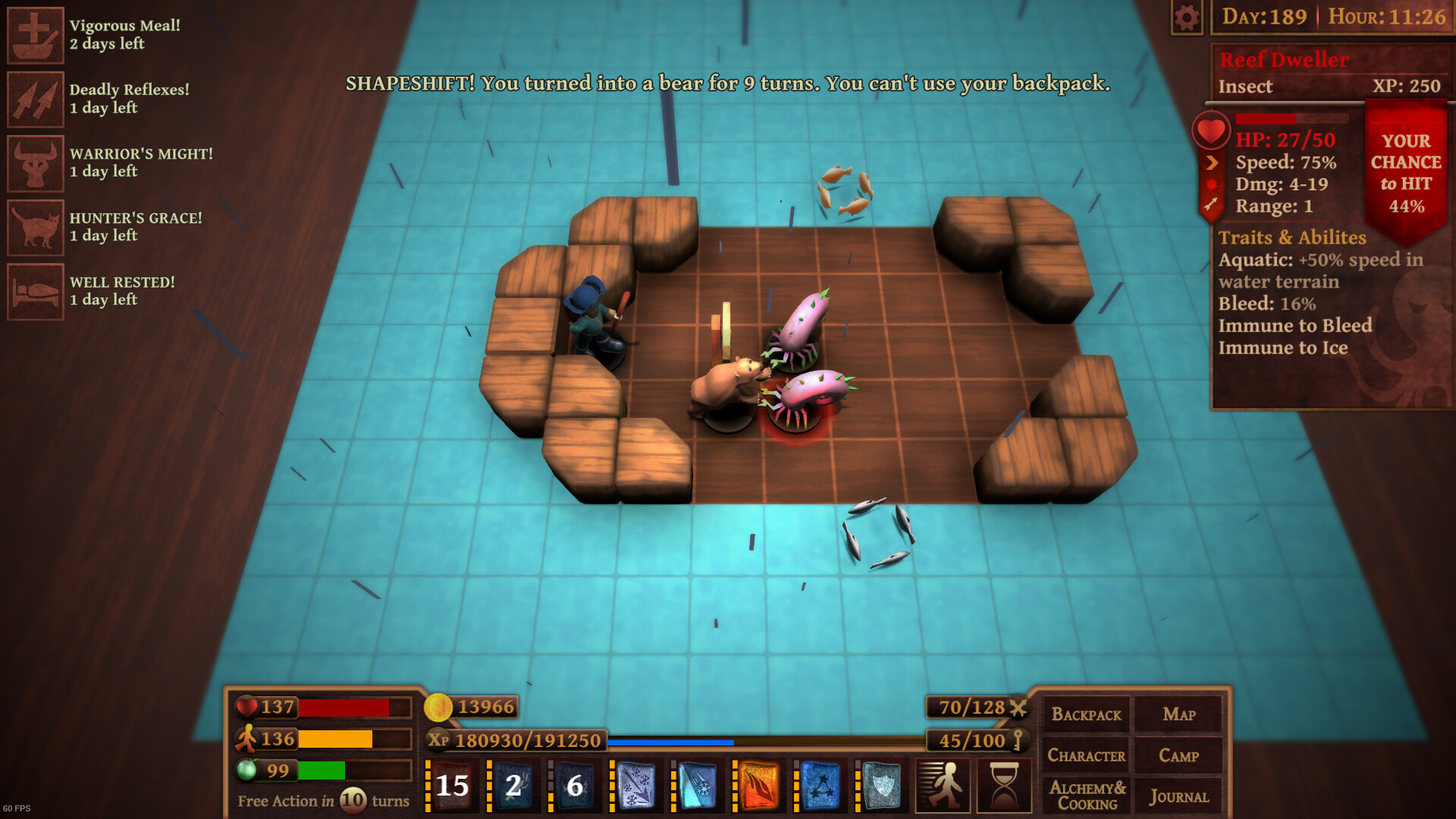This screenshot has height=819, width=1456.
Task: Open the Alchemy & Cooking menu
Action: click(1087, 795)
